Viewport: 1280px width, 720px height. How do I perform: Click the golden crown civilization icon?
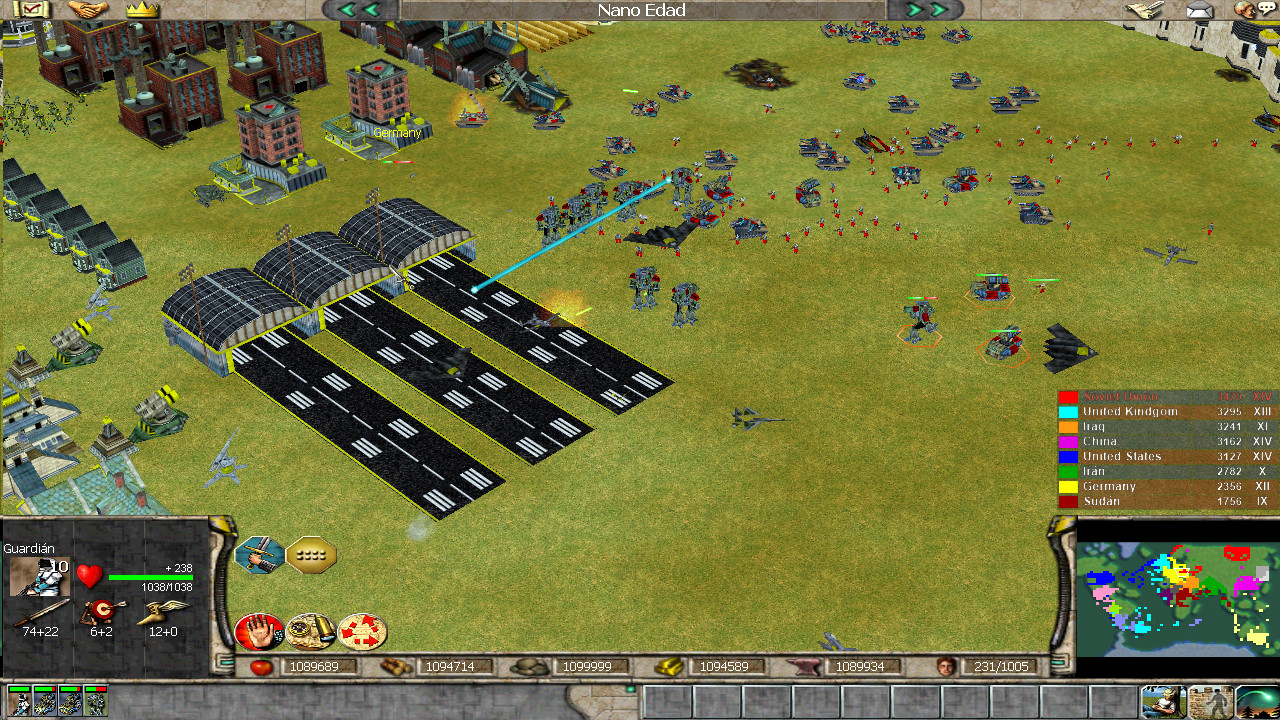(142, 11)
